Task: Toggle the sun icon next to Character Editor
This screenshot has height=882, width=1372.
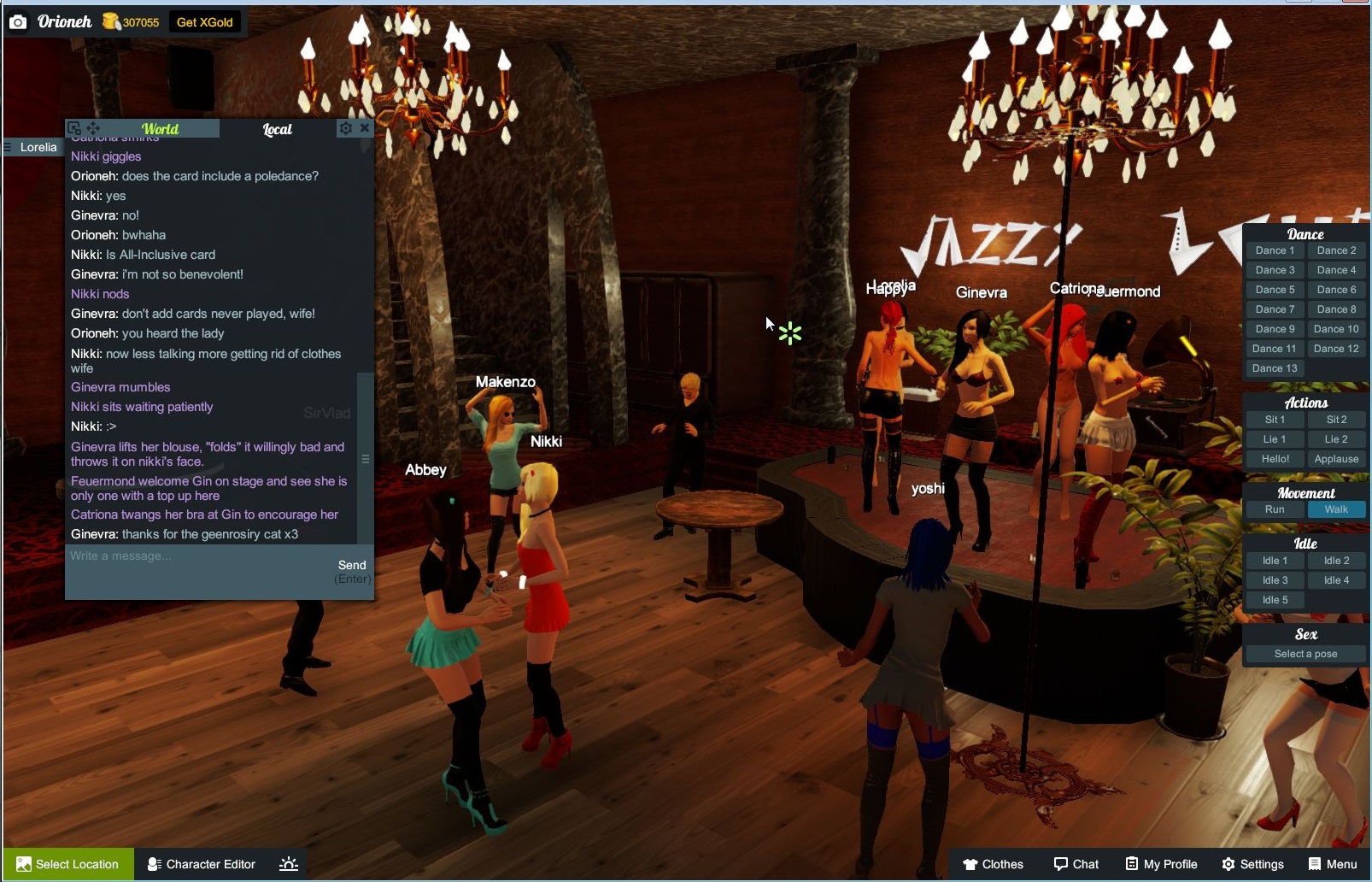Action: click(x=289, y=864)
